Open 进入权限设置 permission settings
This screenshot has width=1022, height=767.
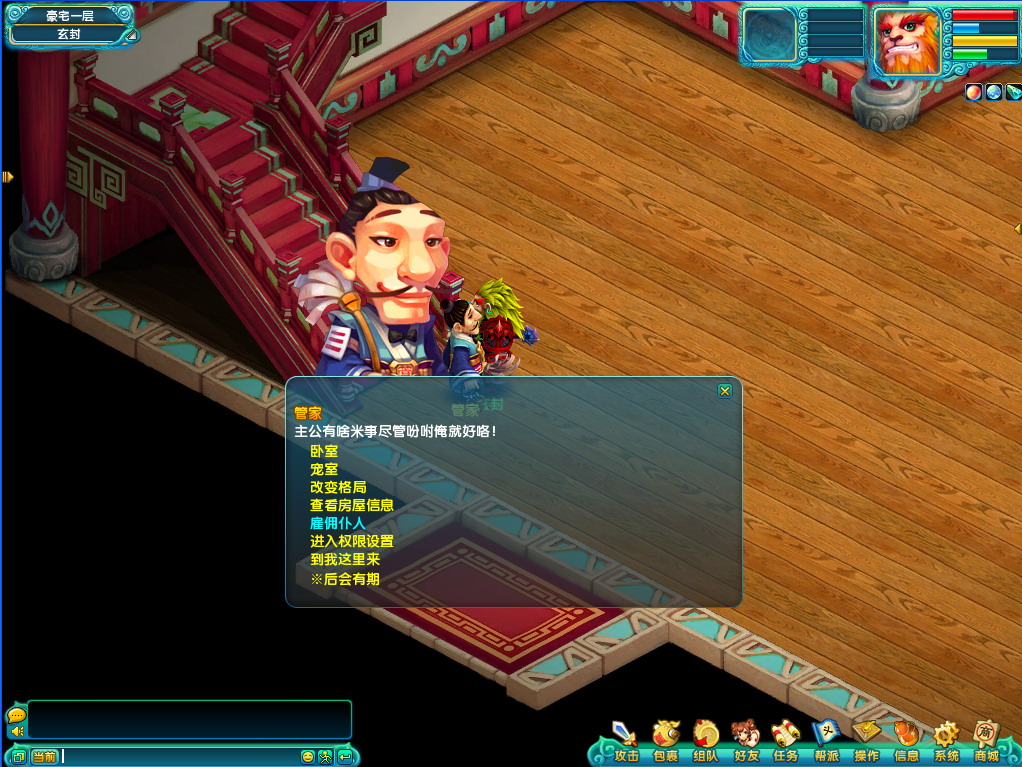[x=351, y=541]
